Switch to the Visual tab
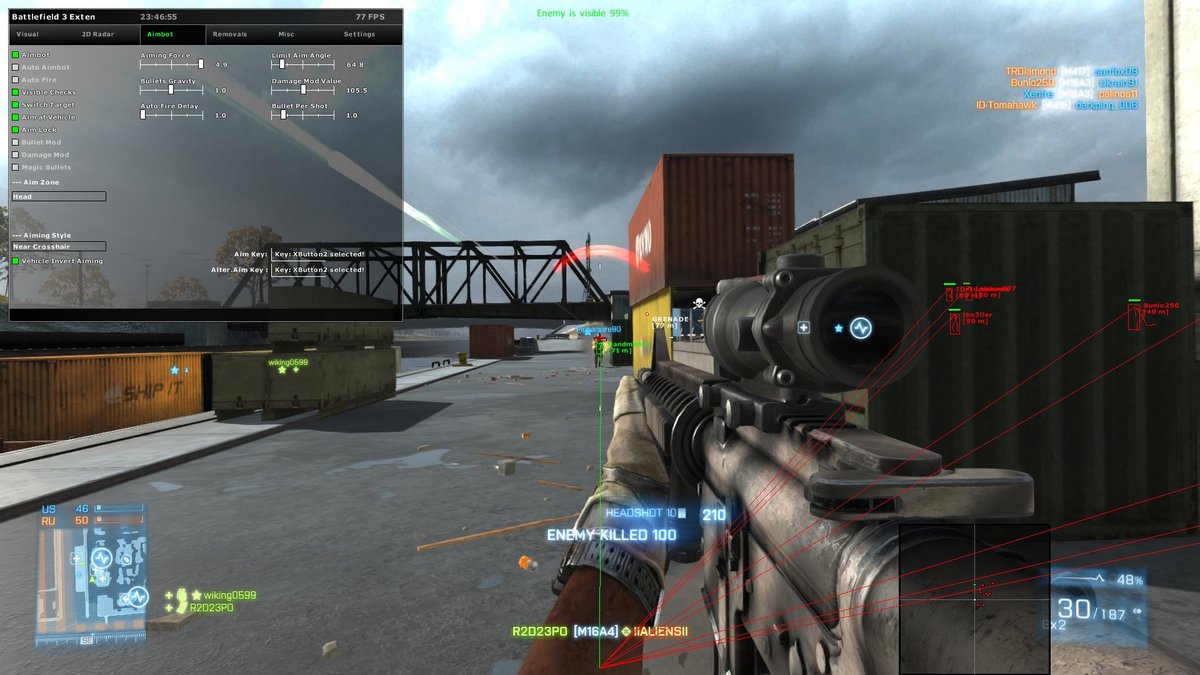This screenshot has height=675, width=1200. [x=28, y=34]
